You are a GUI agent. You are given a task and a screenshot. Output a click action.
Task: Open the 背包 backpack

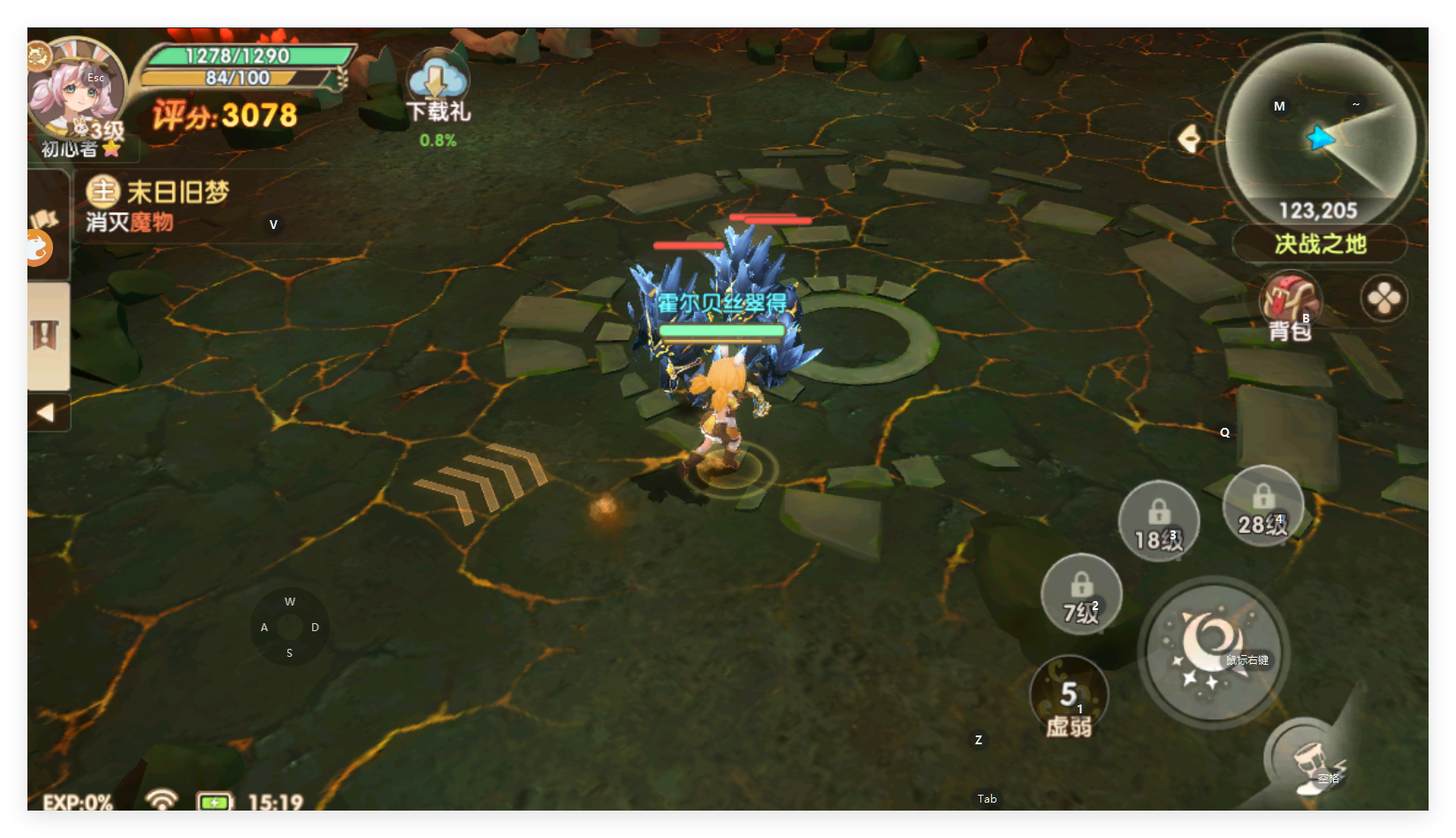[1290, 304]
